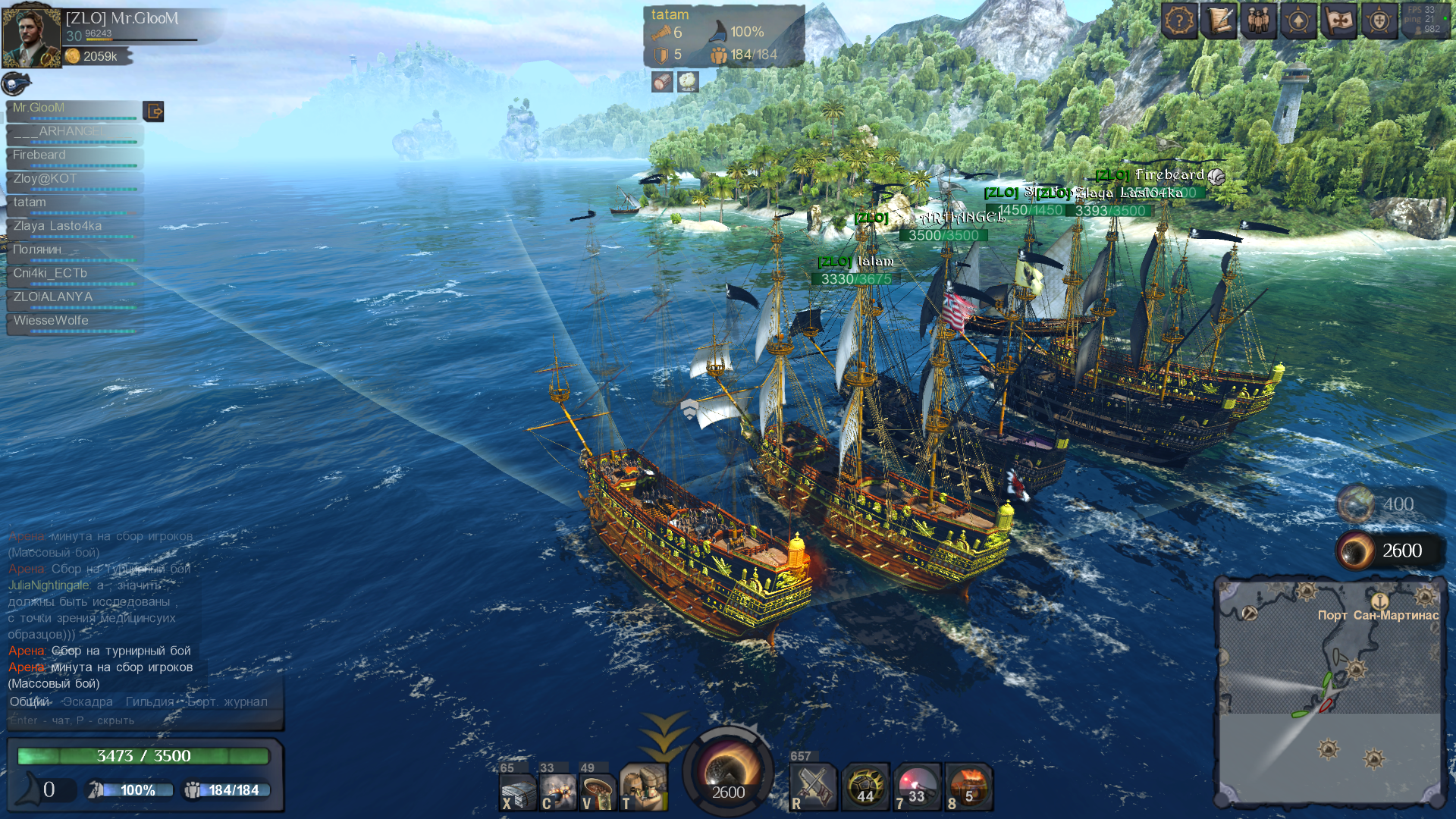Select Firebeard in the squadron list
This screenshot has width=1456, height=819.
[x=74, y=155]
